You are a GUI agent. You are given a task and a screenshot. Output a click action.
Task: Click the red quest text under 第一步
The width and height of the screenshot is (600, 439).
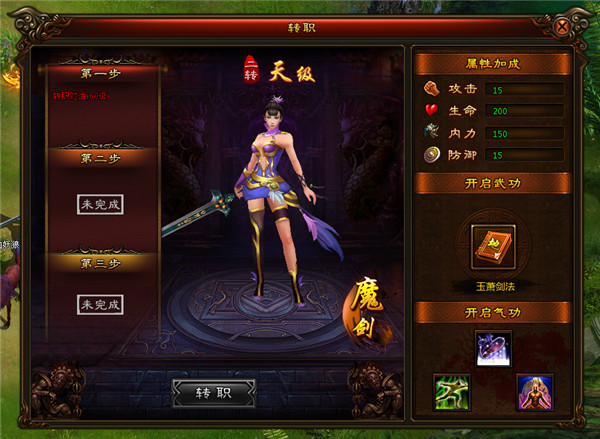[82, 97]
